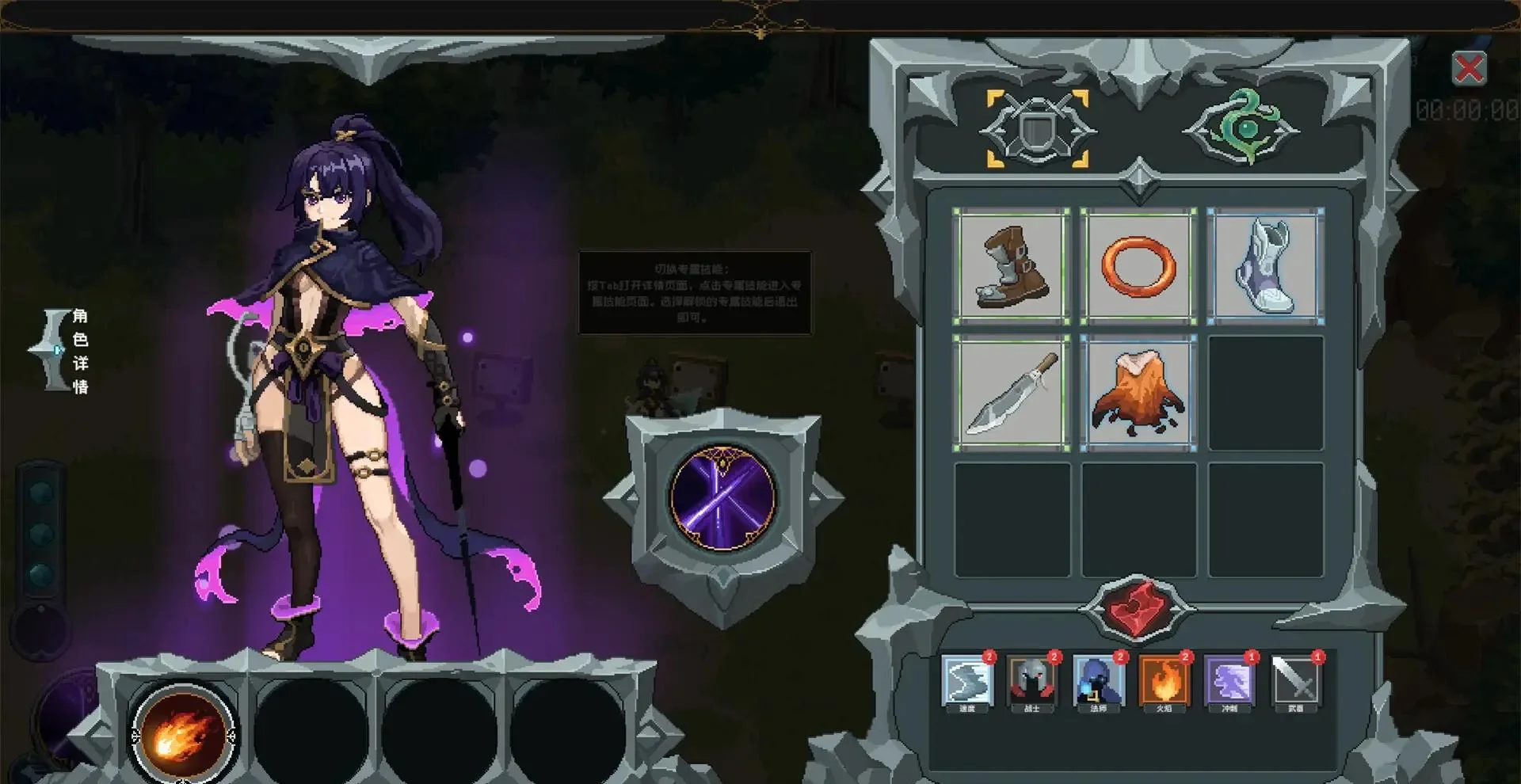Switch to the shield equipment tab
The image size is (1521, 784).
[1037, 129]
